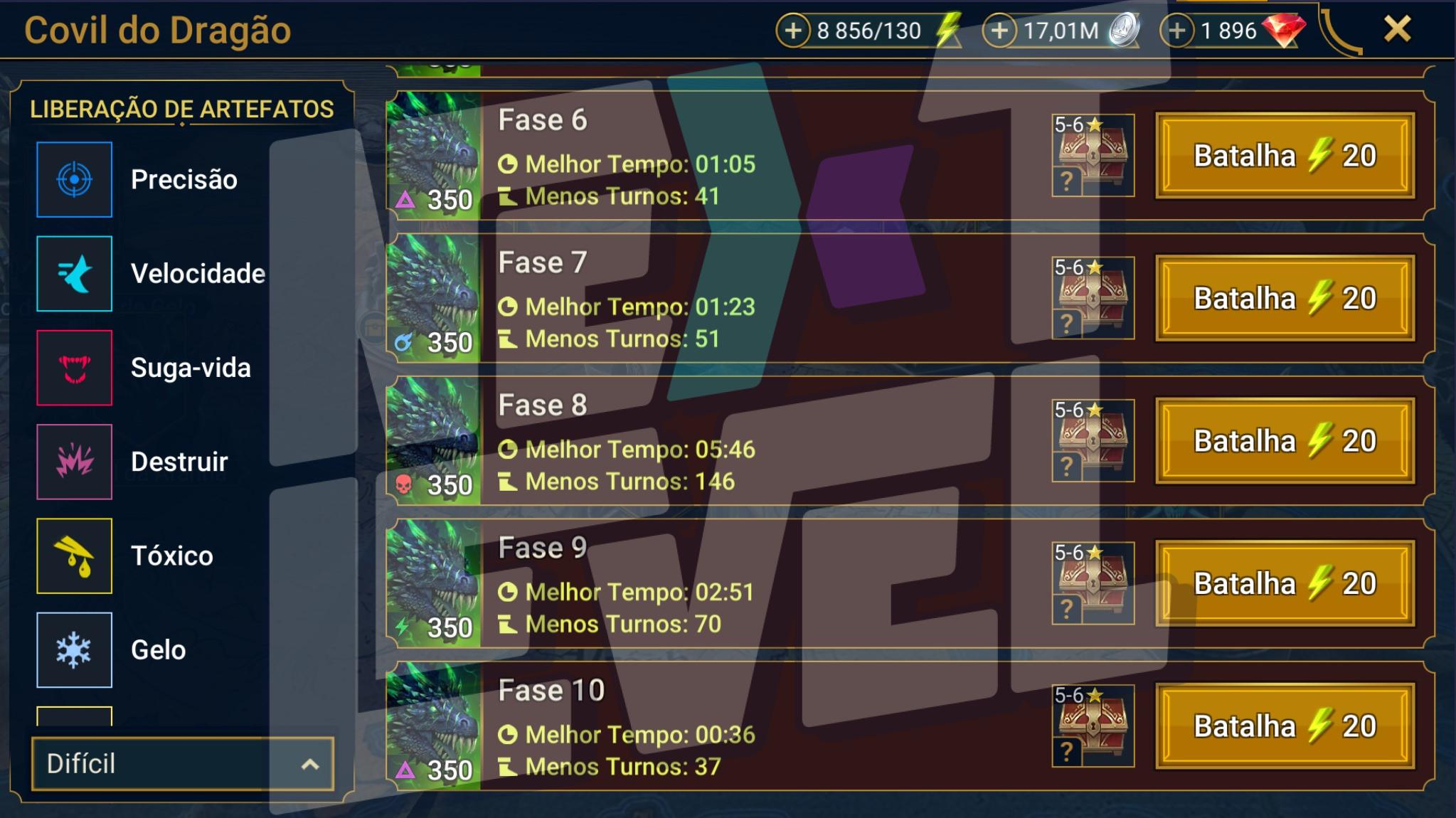1456x818 pixels.
Task: Buy gems with the plus button
Action: coord(1177,31)
